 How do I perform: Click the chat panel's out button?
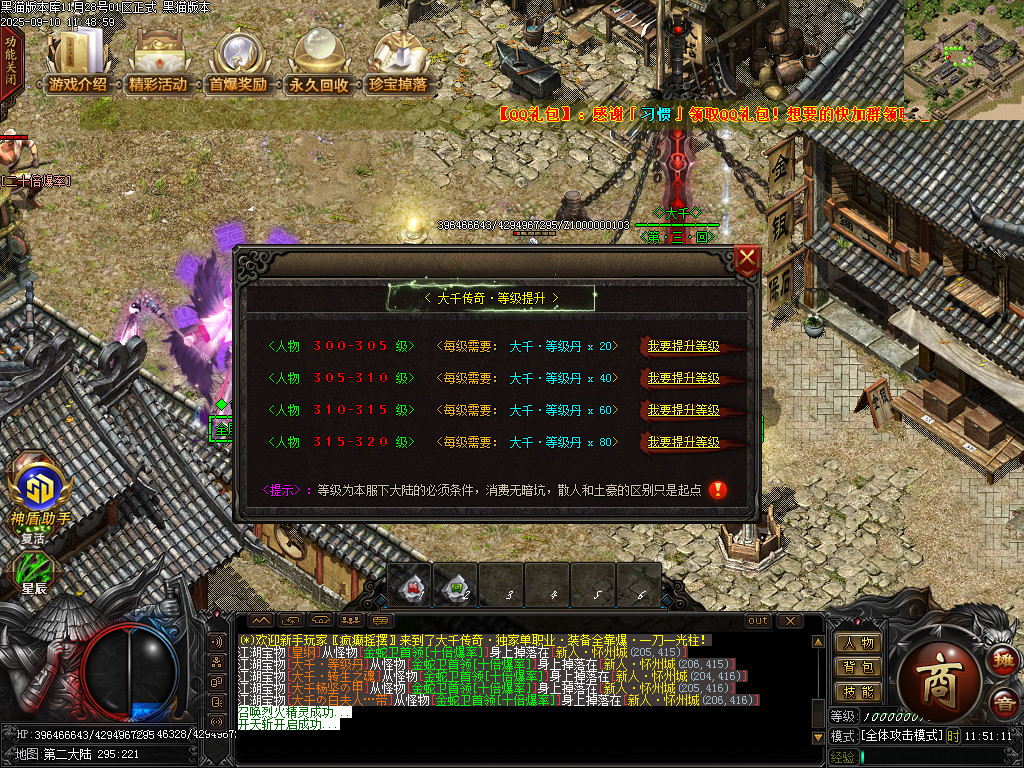coord(758,621)
